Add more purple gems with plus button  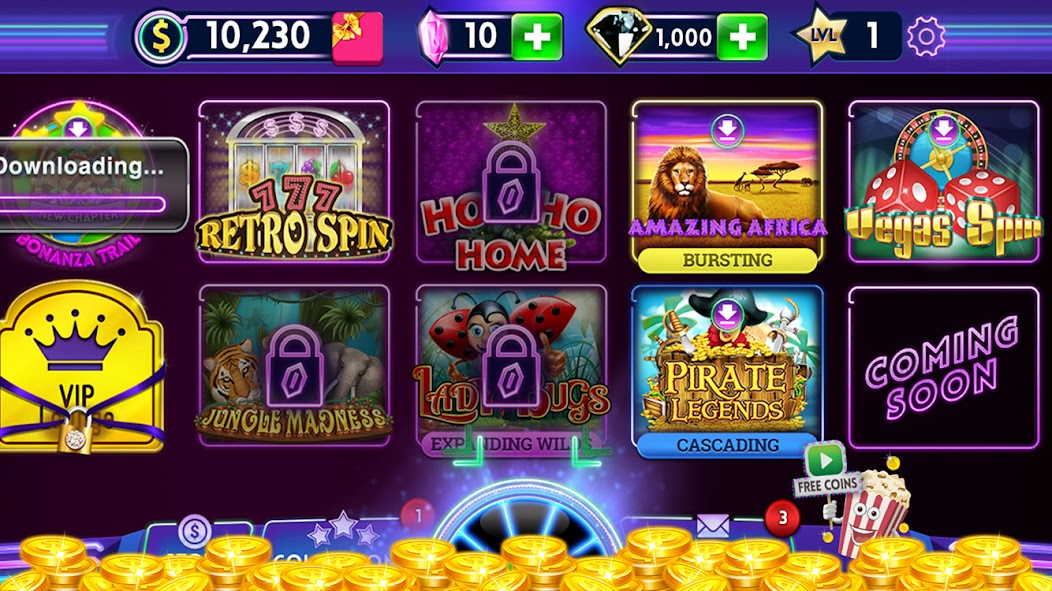tap(537, 37)
